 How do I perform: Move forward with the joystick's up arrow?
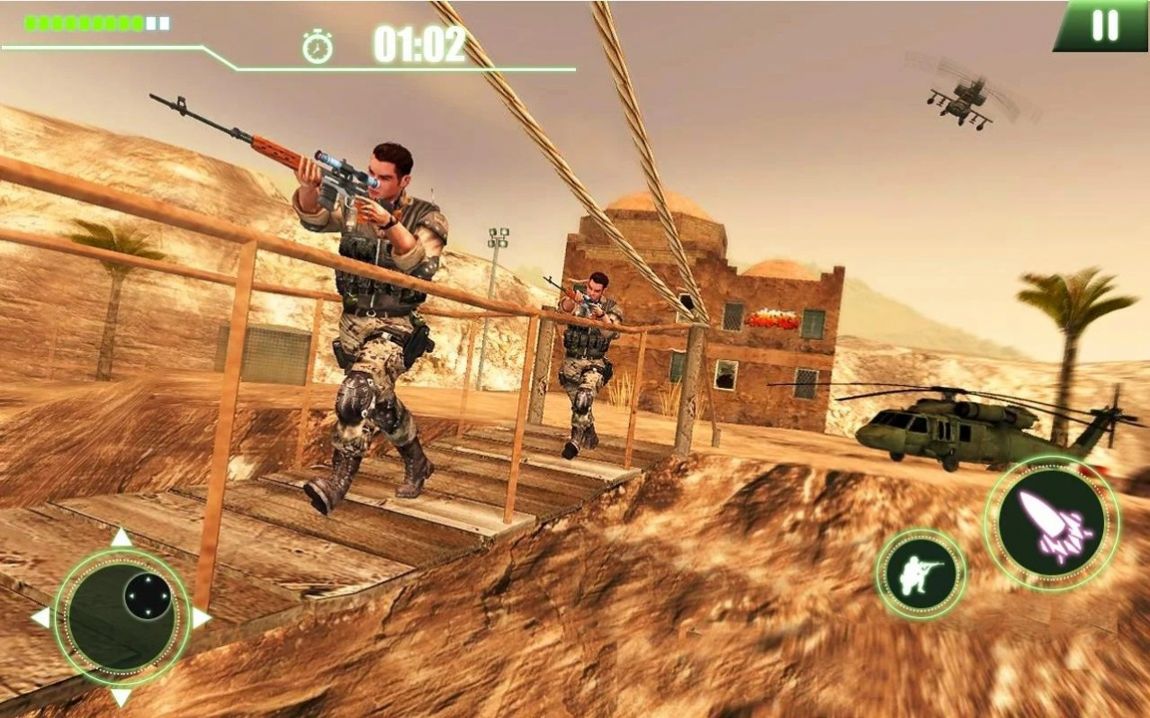pyautogui.click(x=121, y=538)
